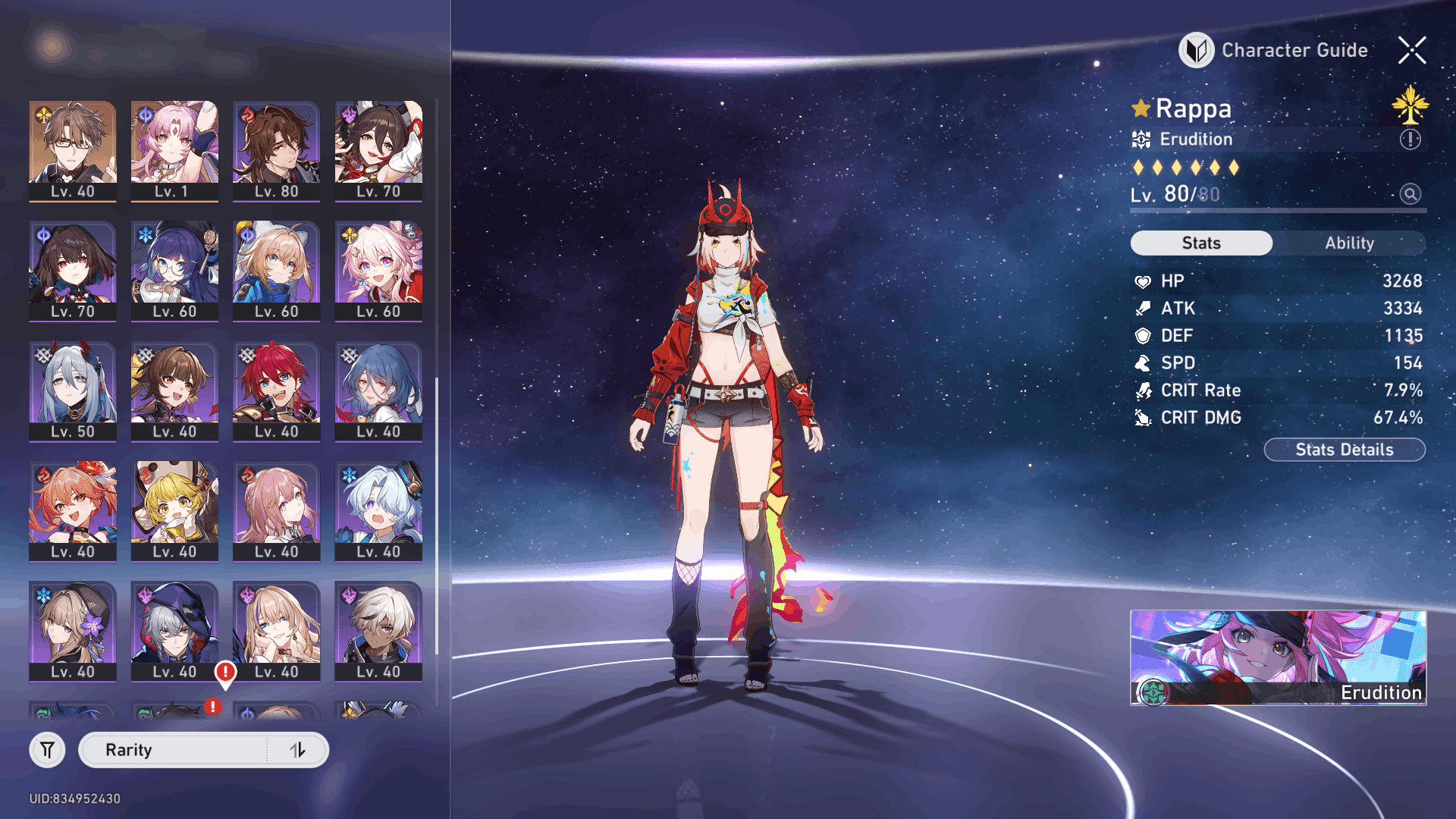Open the Character Guide
The height and width of the screenshot is (819, 1456).
(x=1274, y=50)
